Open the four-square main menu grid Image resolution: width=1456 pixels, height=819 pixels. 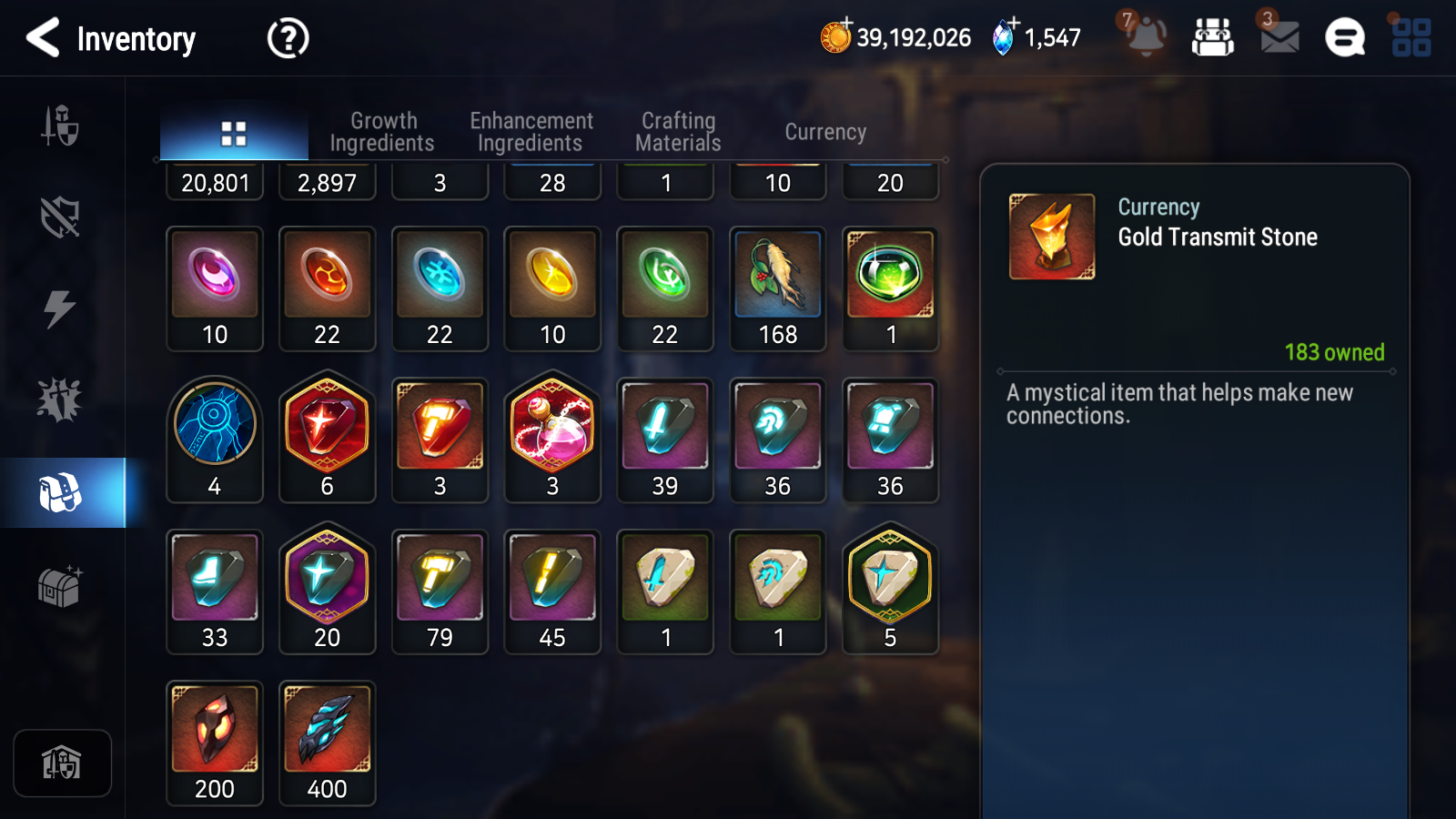tap(1411, 38)
